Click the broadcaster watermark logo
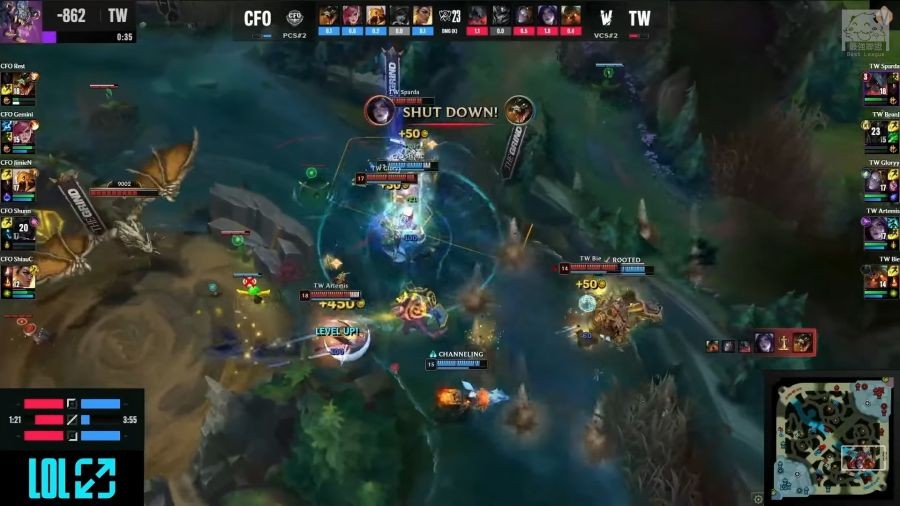900x506 pixels. pos(866,30)
